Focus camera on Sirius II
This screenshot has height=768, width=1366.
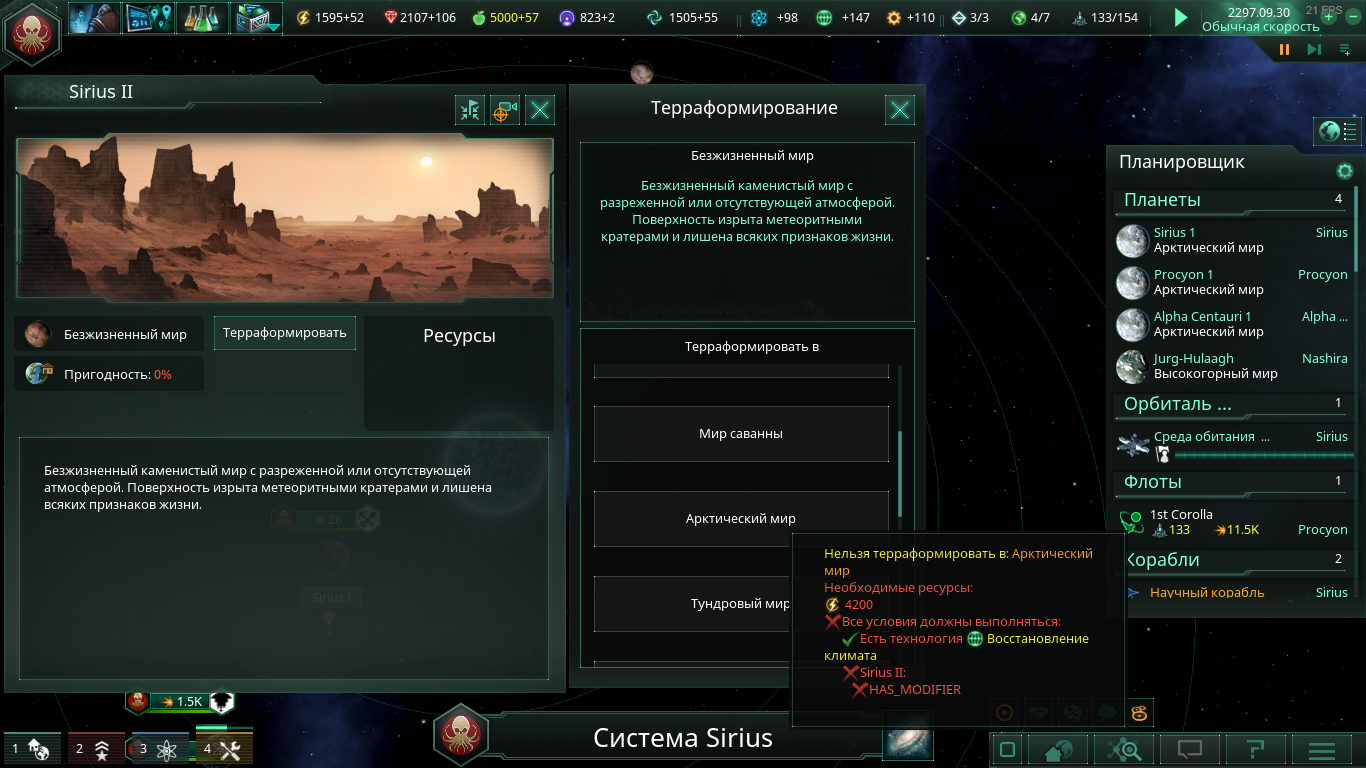(x=505, y=110)
